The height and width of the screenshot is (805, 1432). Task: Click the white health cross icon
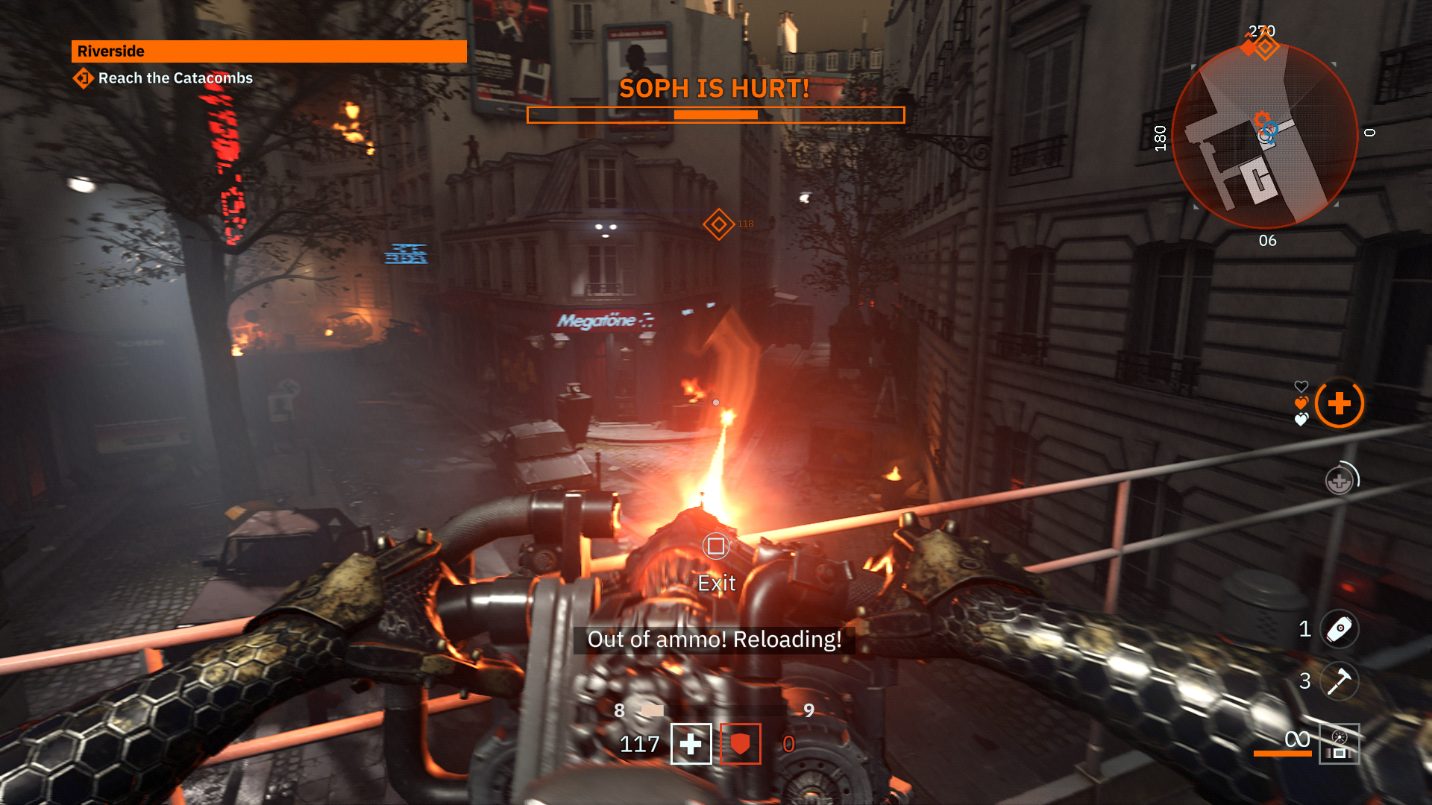coord(690,744)
